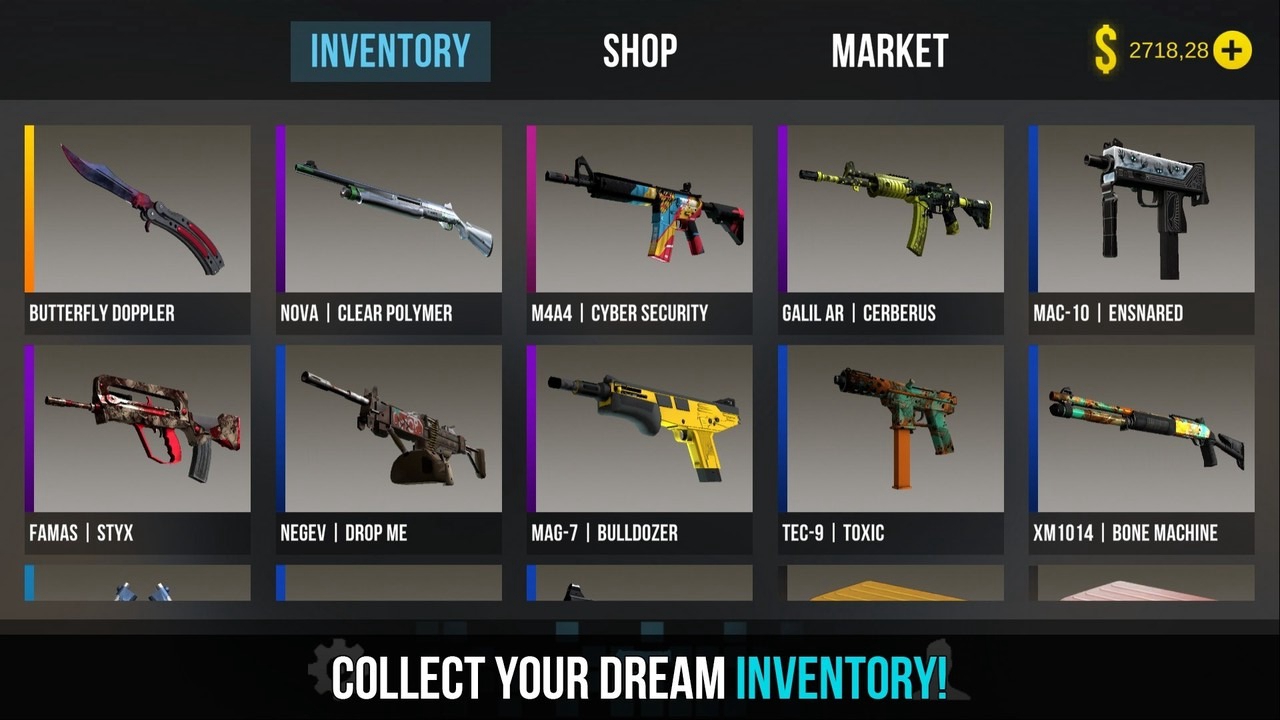This screenshot has height=720, width=1280.
Task: Open the MARKET tab
Action: click(x=889, y=50)
